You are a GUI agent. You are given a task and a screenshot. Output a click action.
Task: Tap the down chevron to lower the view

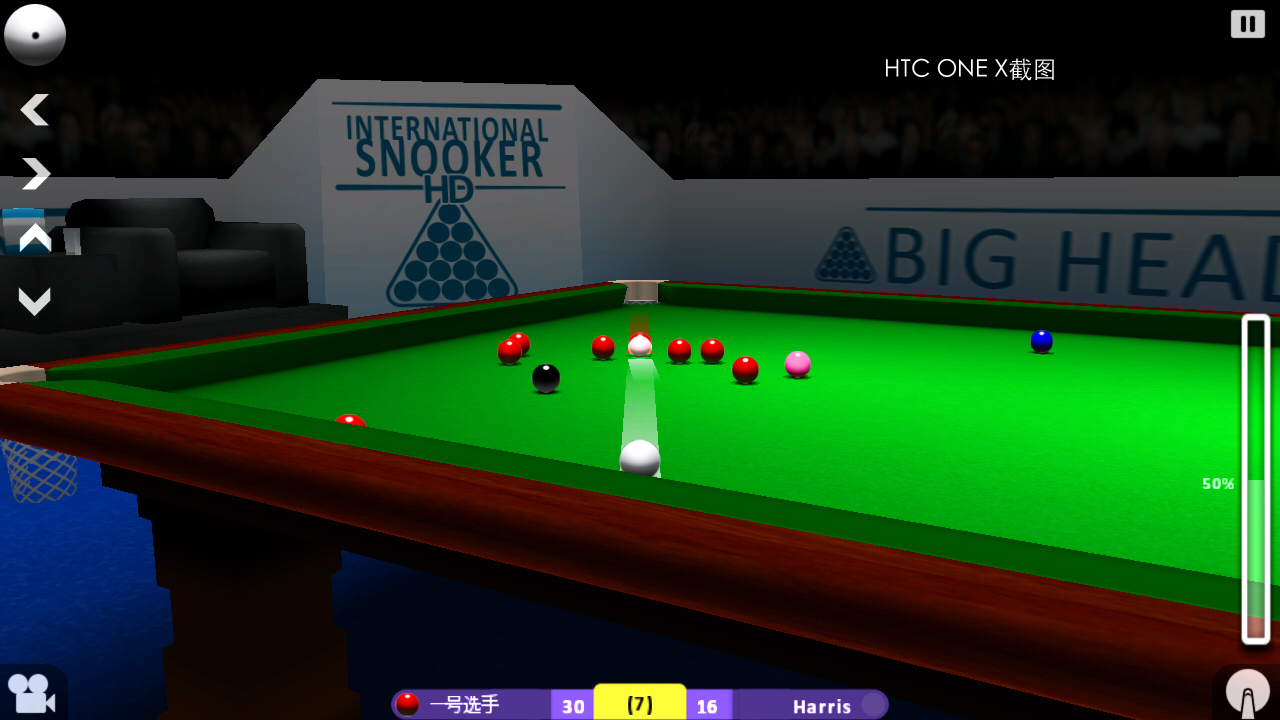(35, 300)
